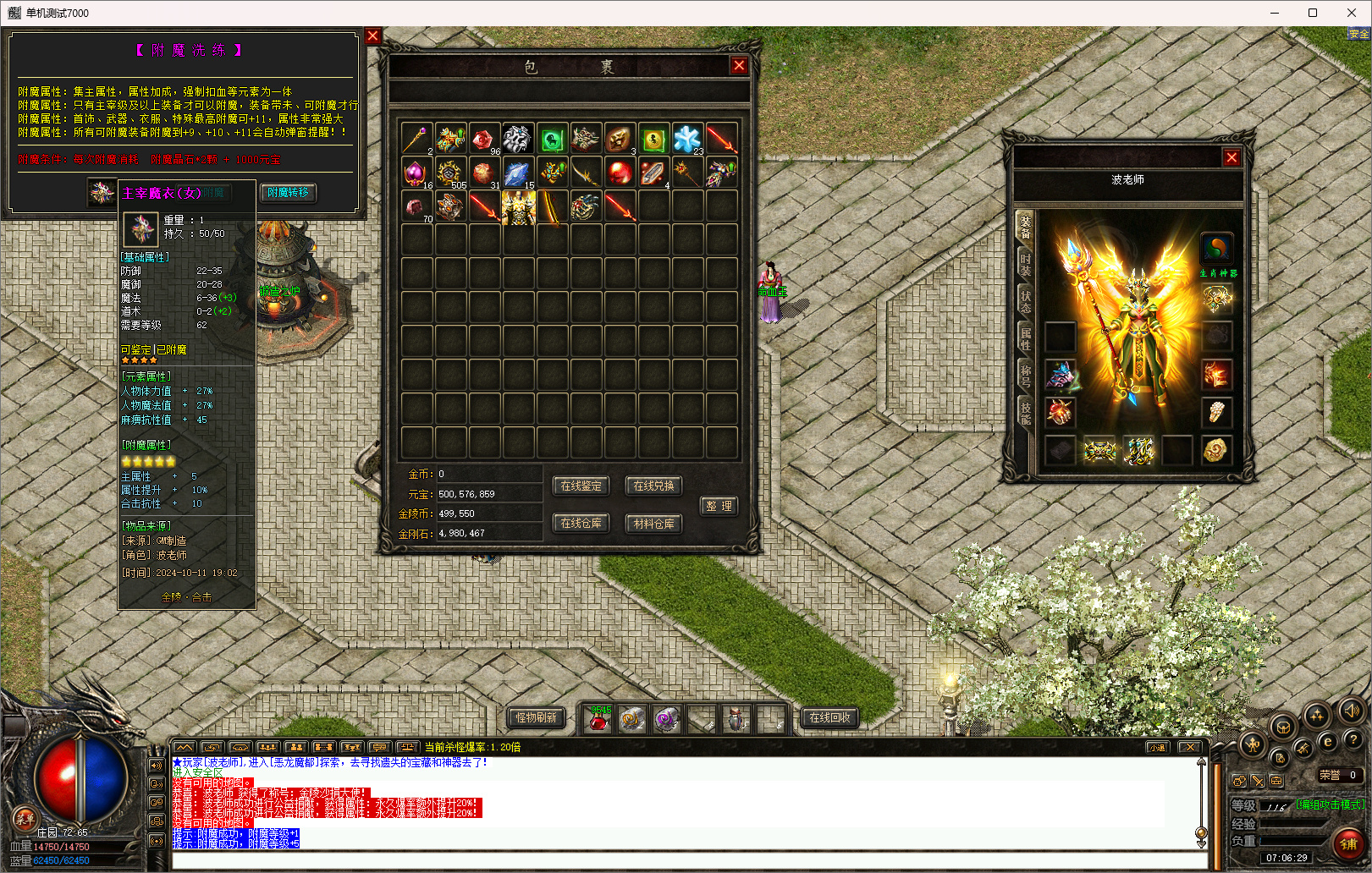Select the golden winged armor in bag
The height and width of the screenshot is (873, 1372).
[518, 206]
